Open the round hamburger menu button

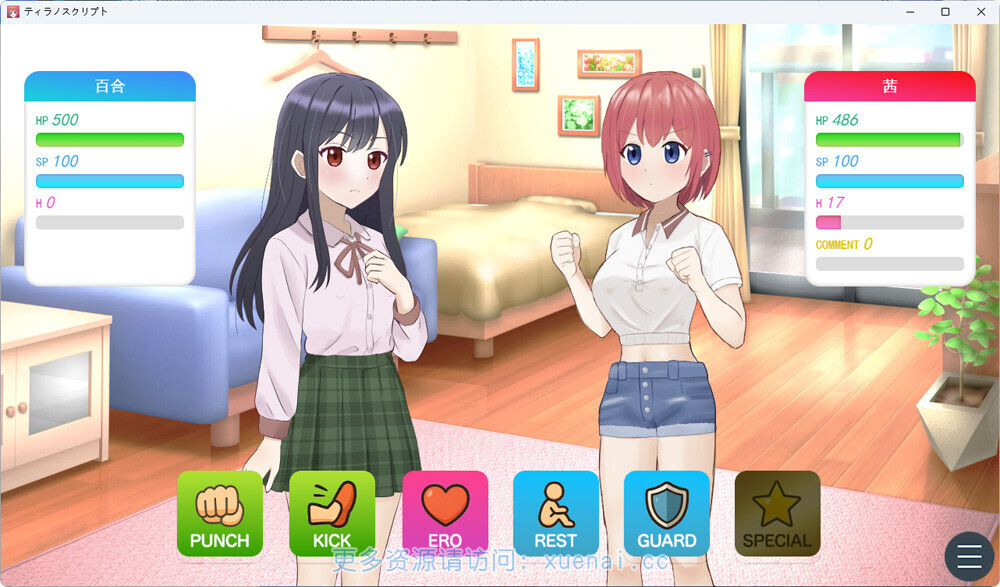point(970,555)
